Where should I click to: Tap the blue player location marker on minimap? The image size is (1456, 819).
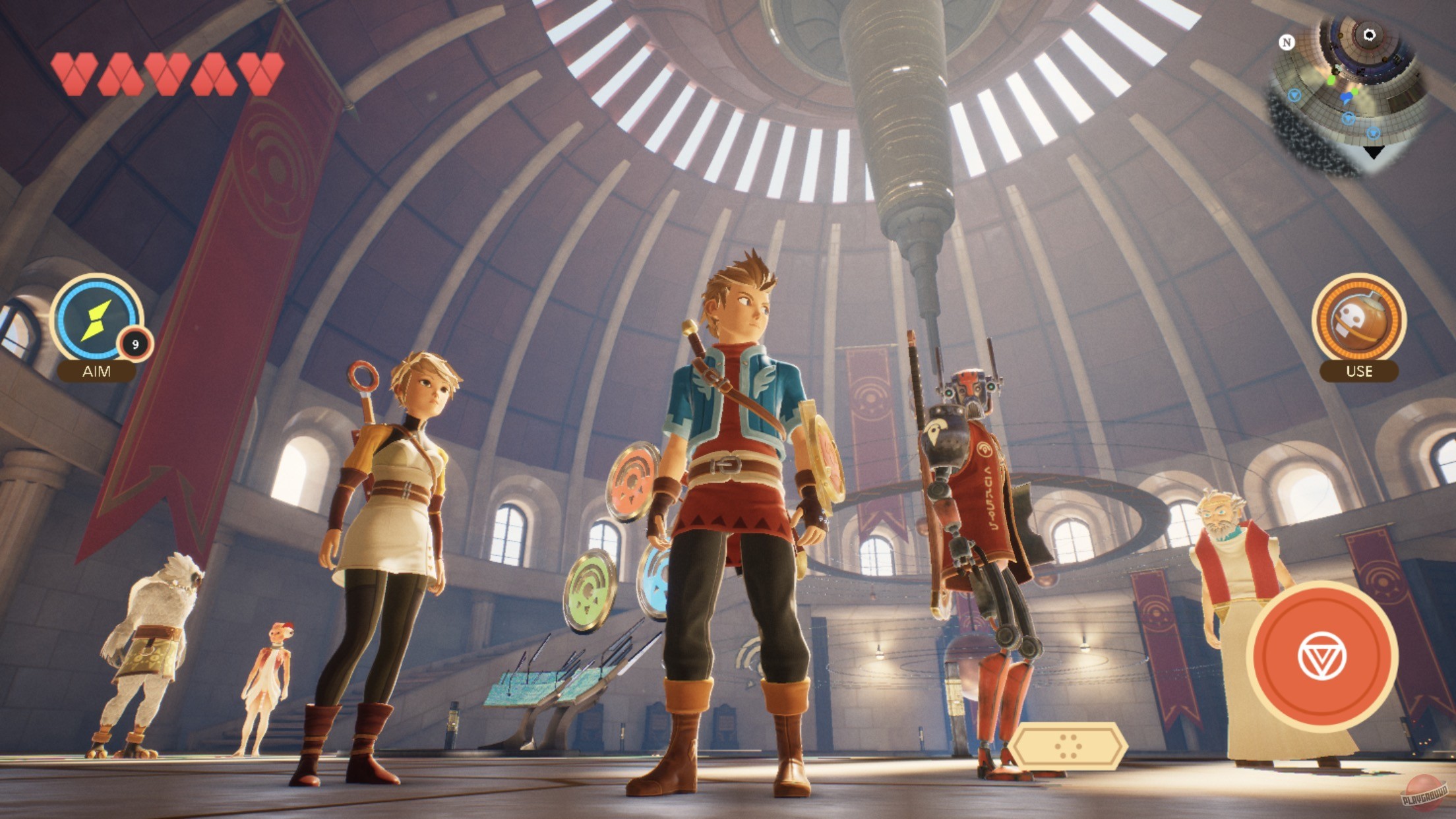click(x=1347, y=97)
